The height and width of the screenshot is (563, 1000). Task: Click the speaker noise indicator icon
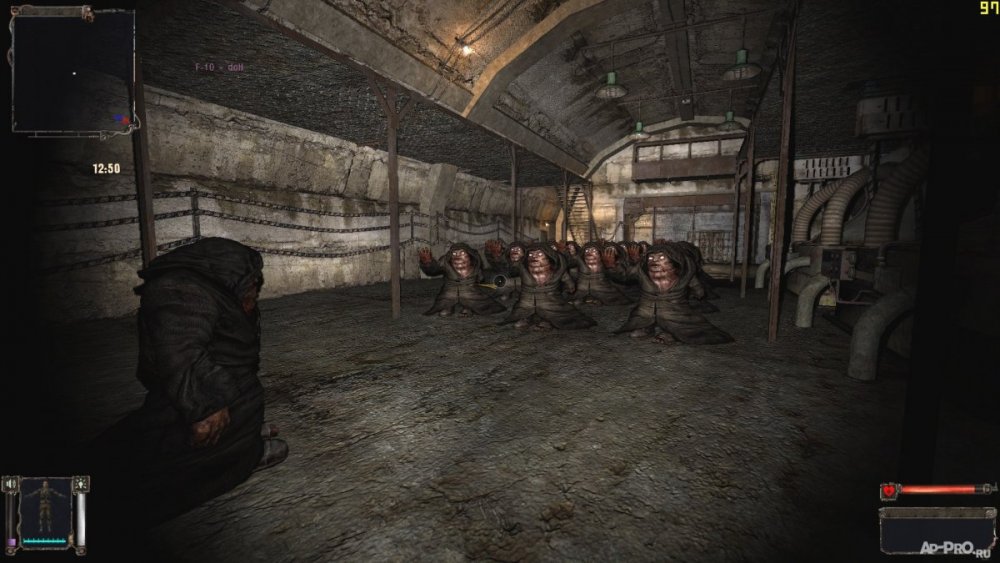pyautogui.click(x=11, y=484)
